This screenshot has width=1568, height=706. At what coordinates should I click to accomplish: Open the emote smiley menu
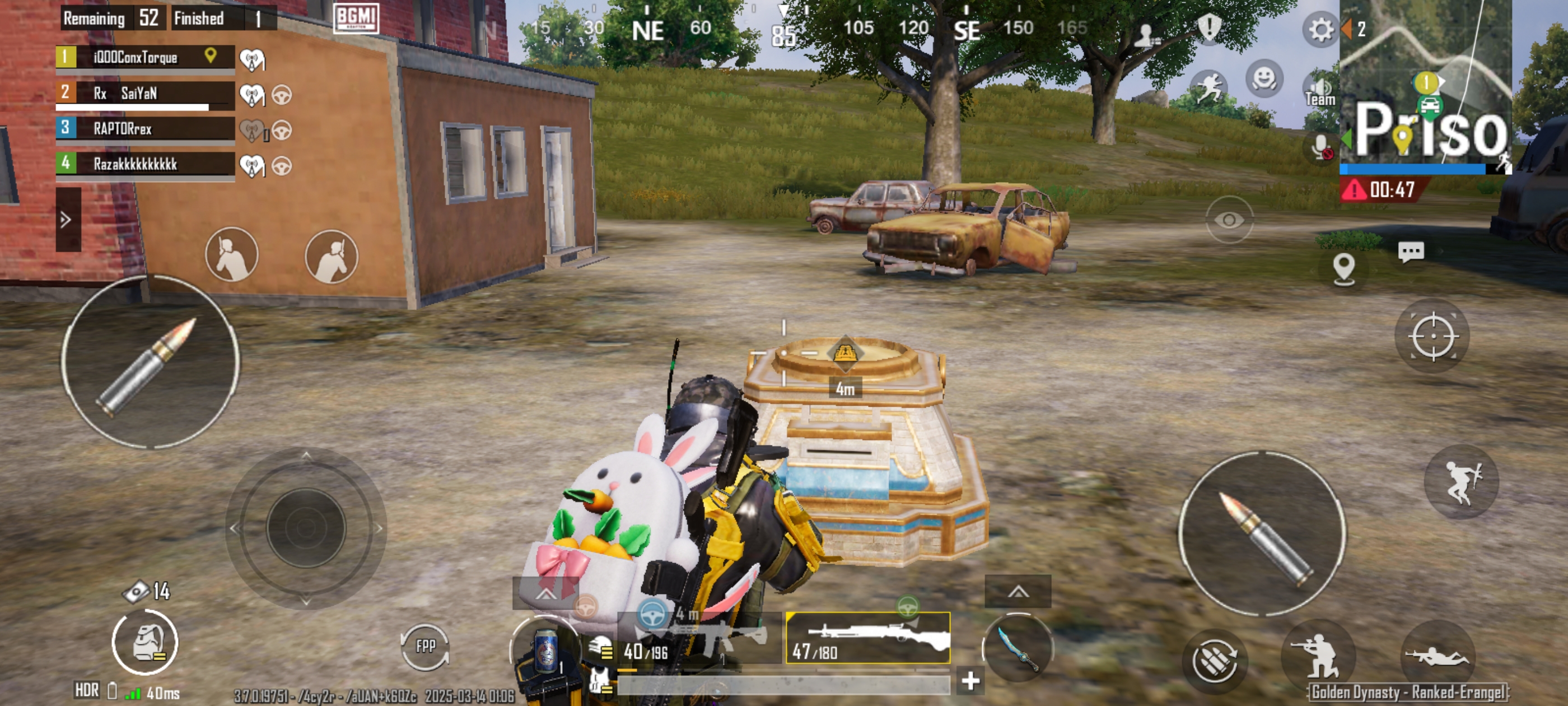1264,78
